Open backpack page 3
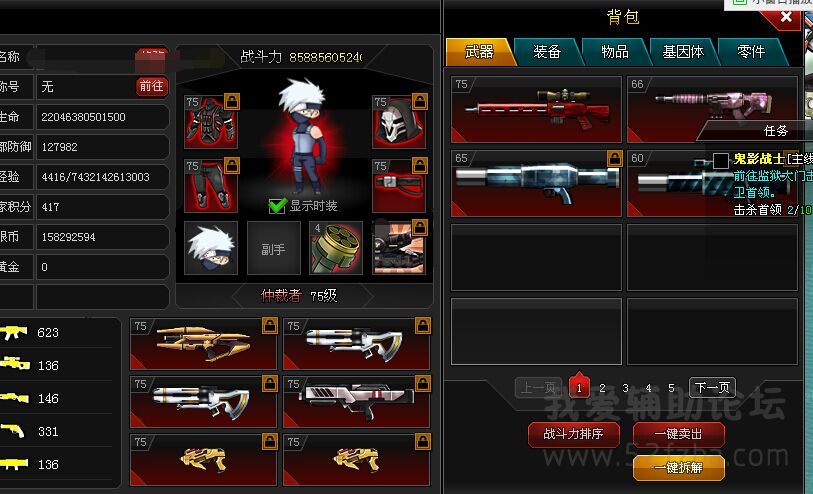Viewport: 813px width, 494px height. tap(625, 388)
